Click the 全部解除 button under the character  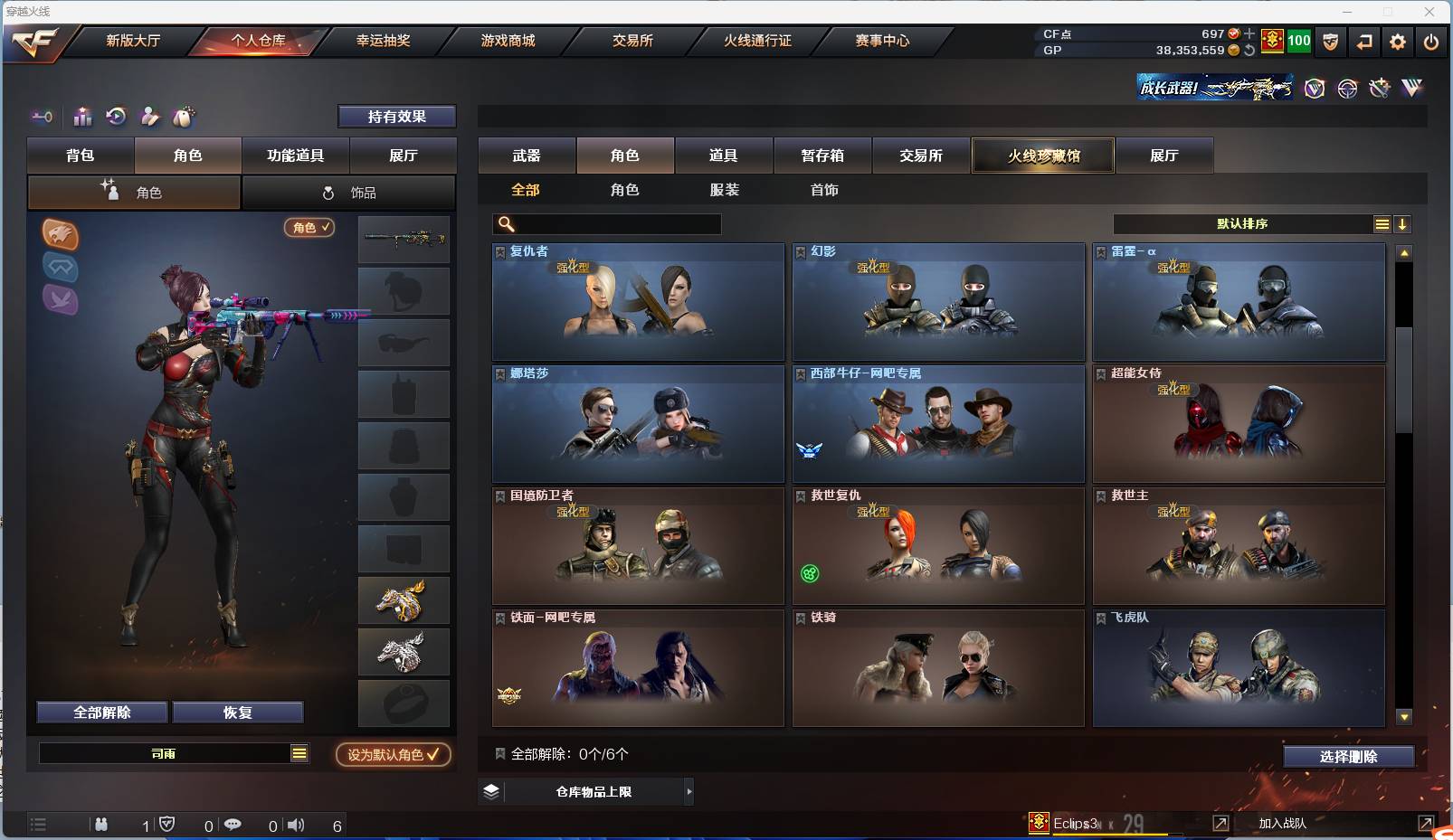point(101,712)
